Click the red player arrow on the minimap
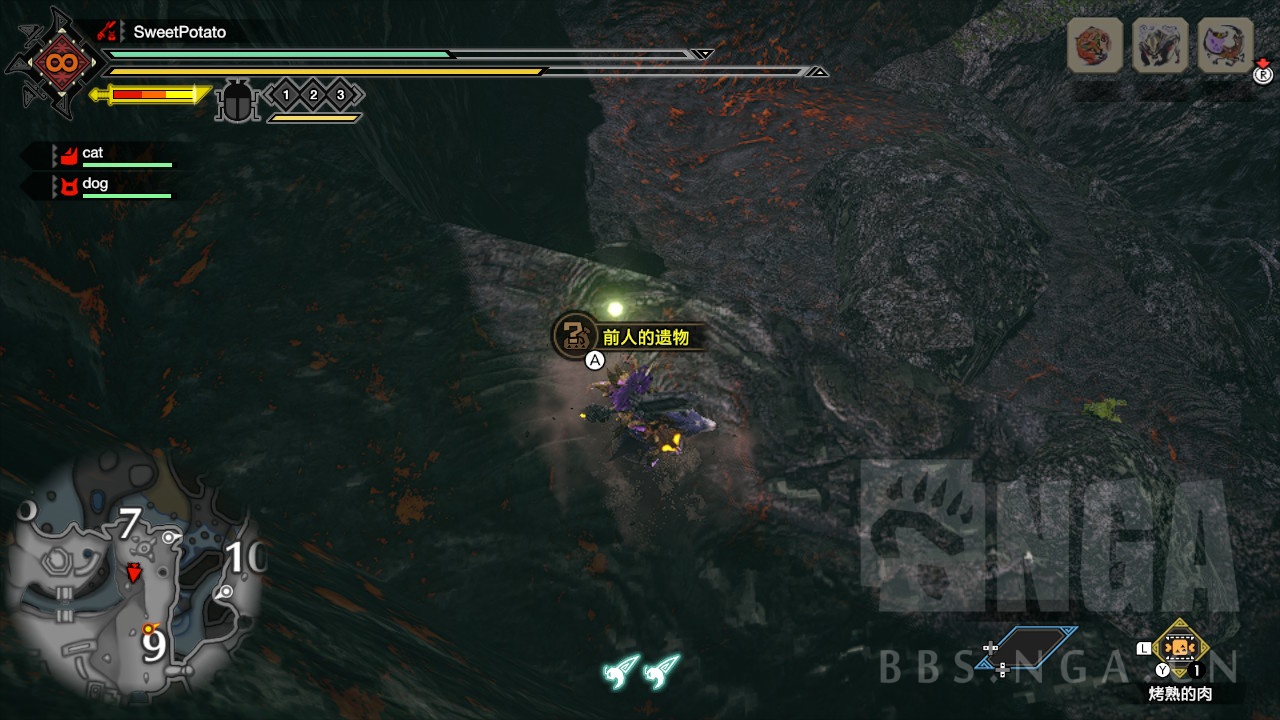This screenshot has width=1280, height=720. pyautogui.click(x=133, y=572)
